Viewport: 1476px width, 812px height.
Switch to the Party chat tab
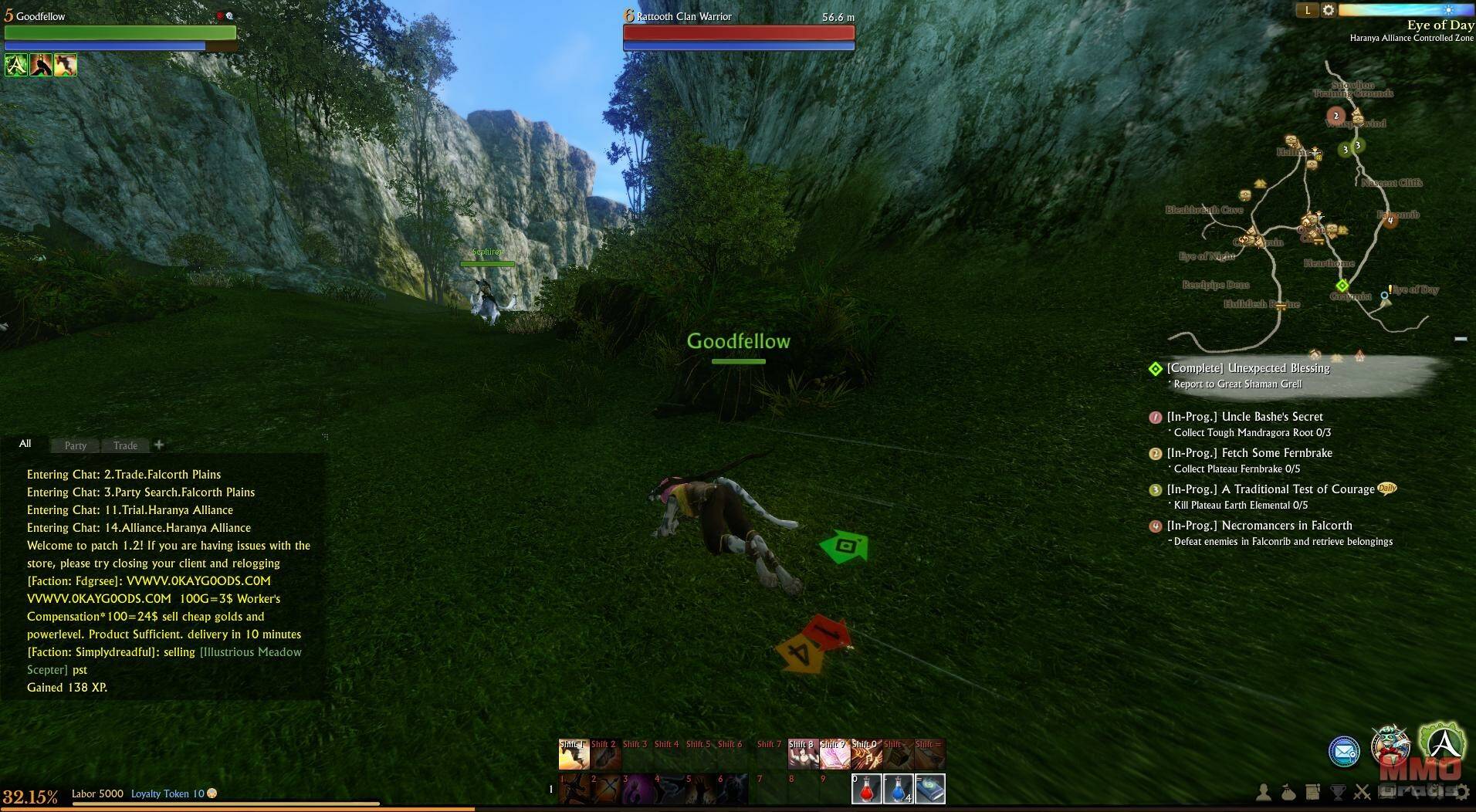(75, 445)
